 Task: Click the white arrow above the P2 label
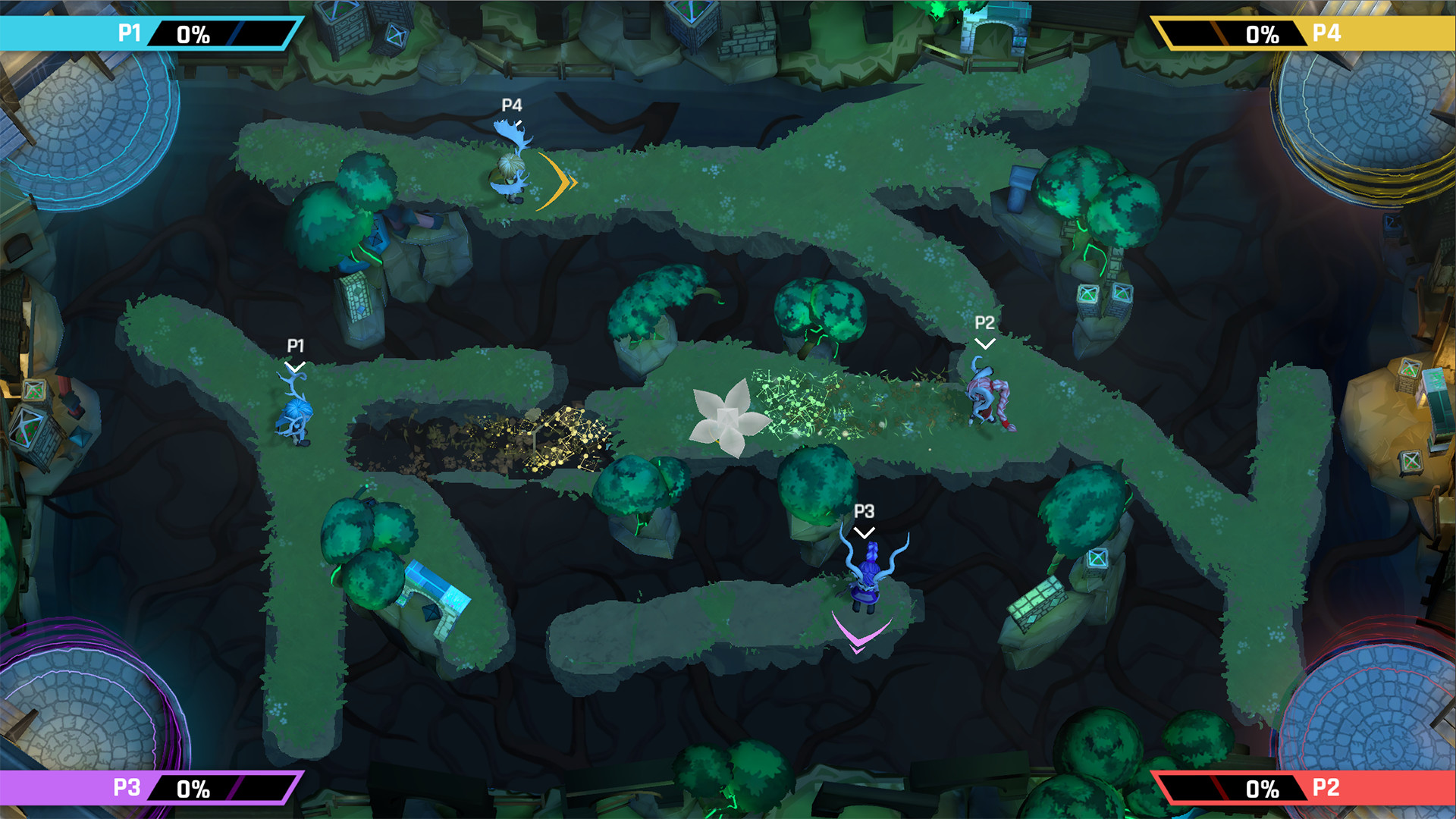[x=985, y=343]
